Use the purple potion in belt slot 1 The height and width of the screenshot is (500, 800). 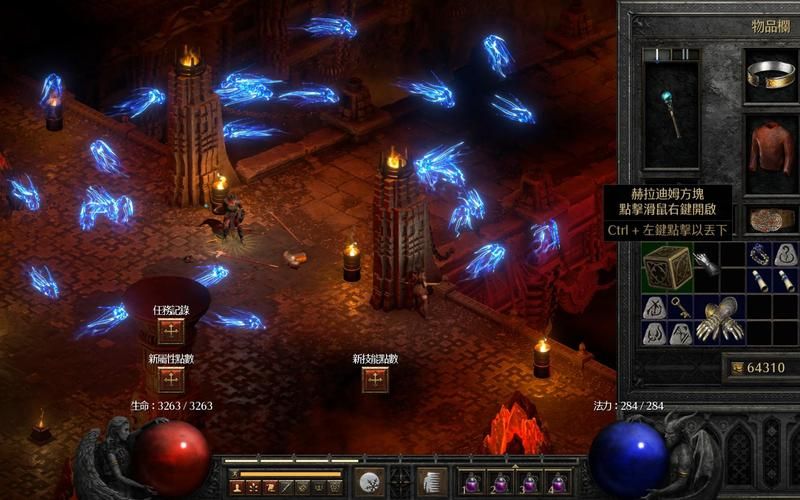coord(472,482)
